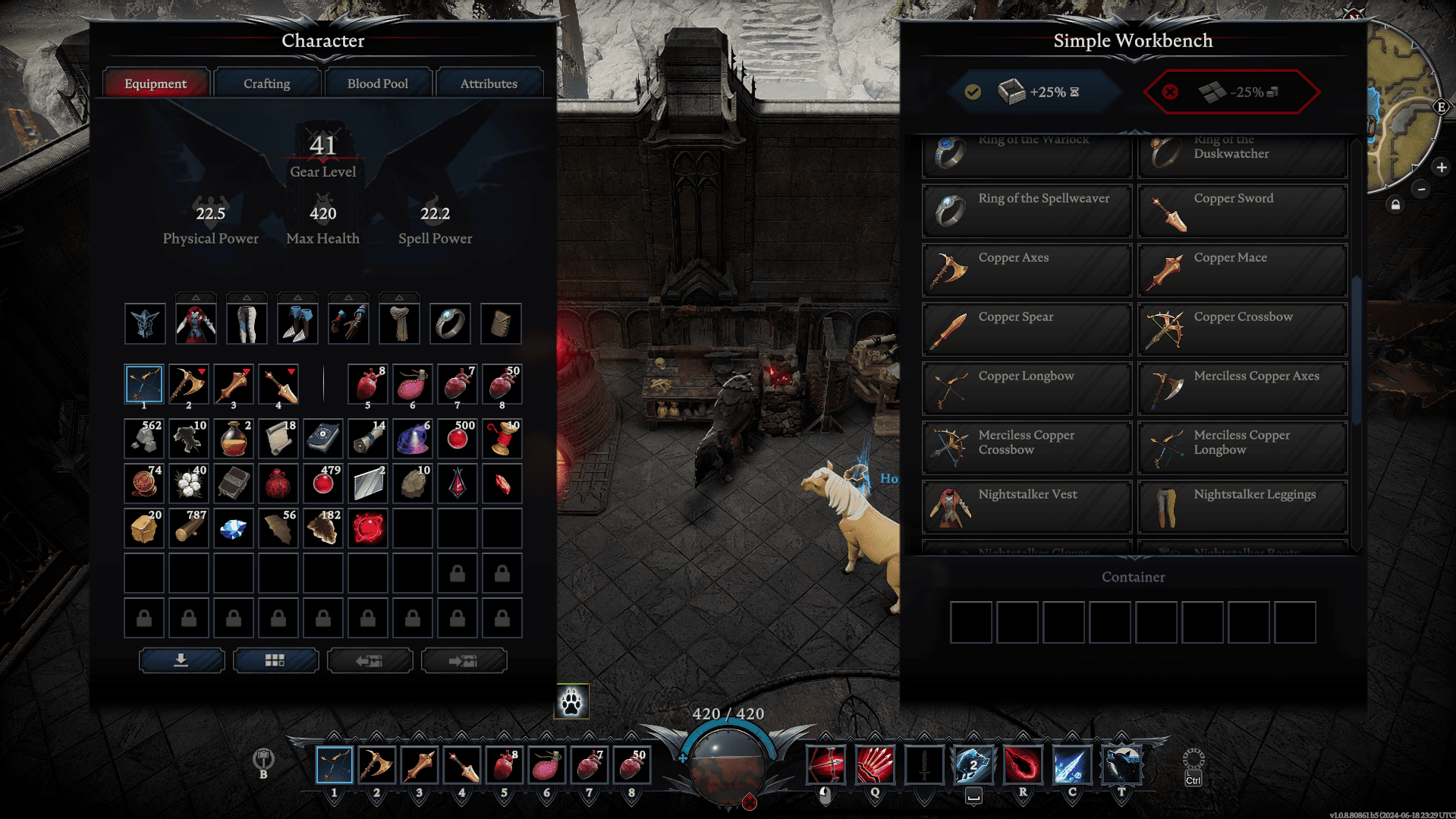Click the Nightstalker Leggings recipe
This screenshot has height=819, width=1456.
tap(1242, 507)
